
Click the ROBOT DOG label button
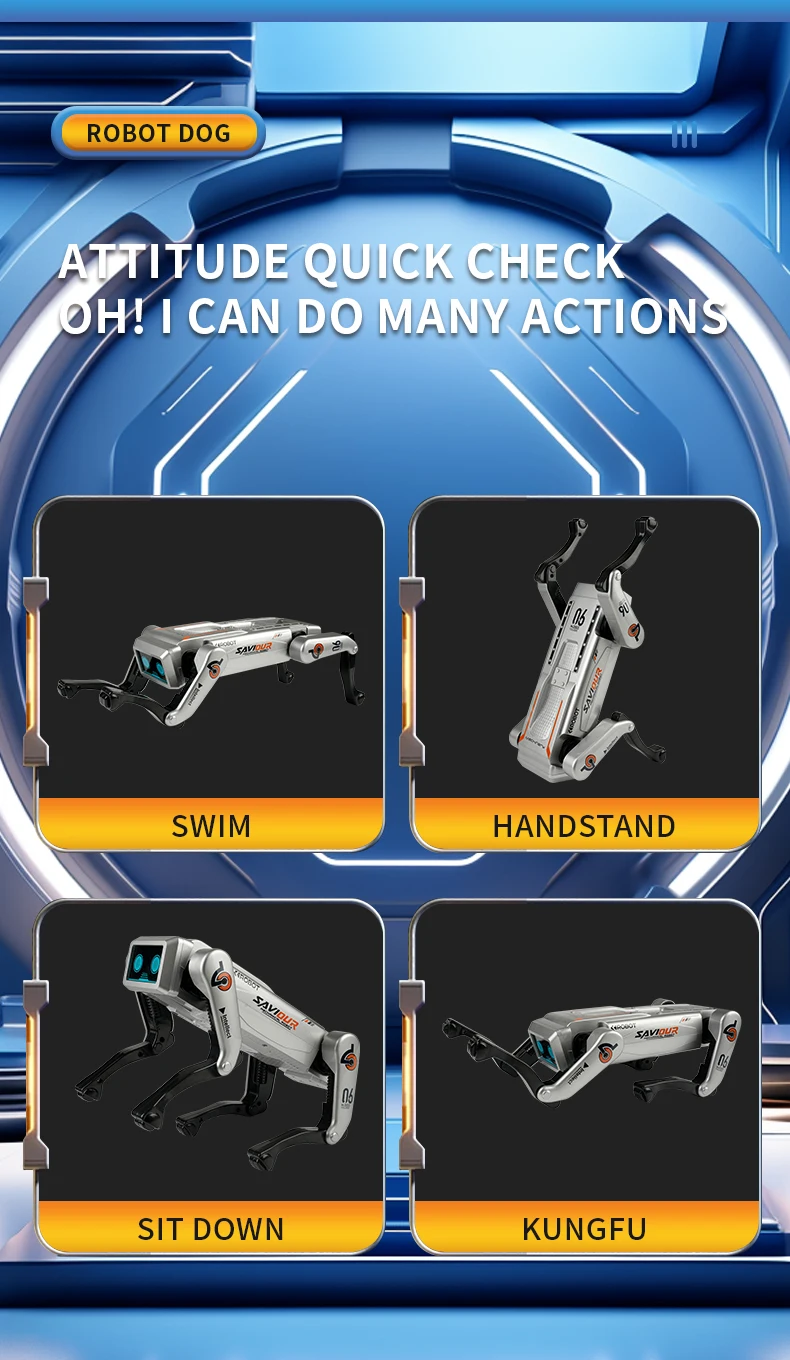click(158, 133)
